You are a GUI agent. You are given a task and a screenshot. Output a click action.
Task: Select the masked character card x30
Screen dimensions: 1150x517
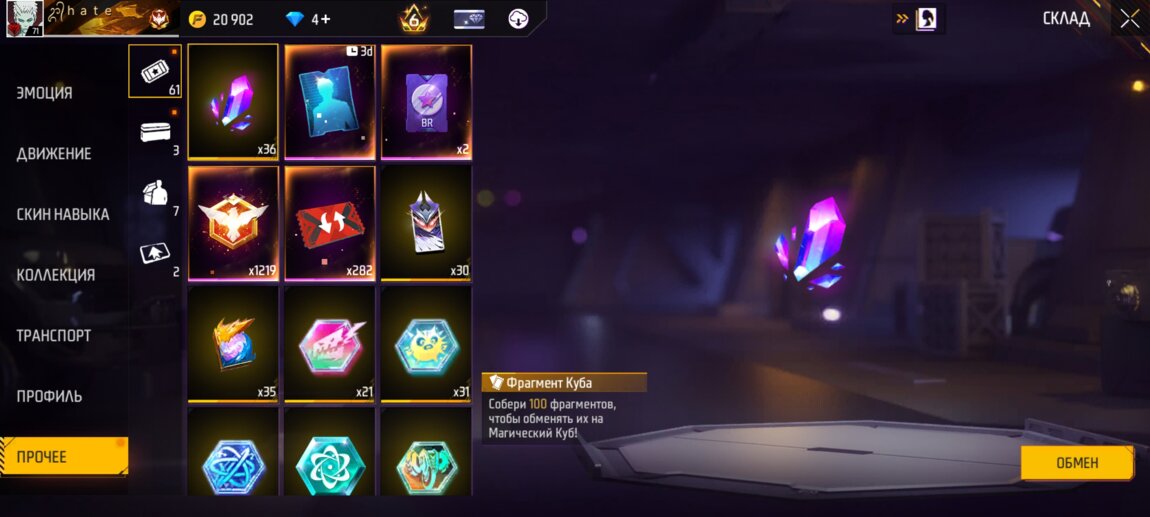tap(426, 223)
